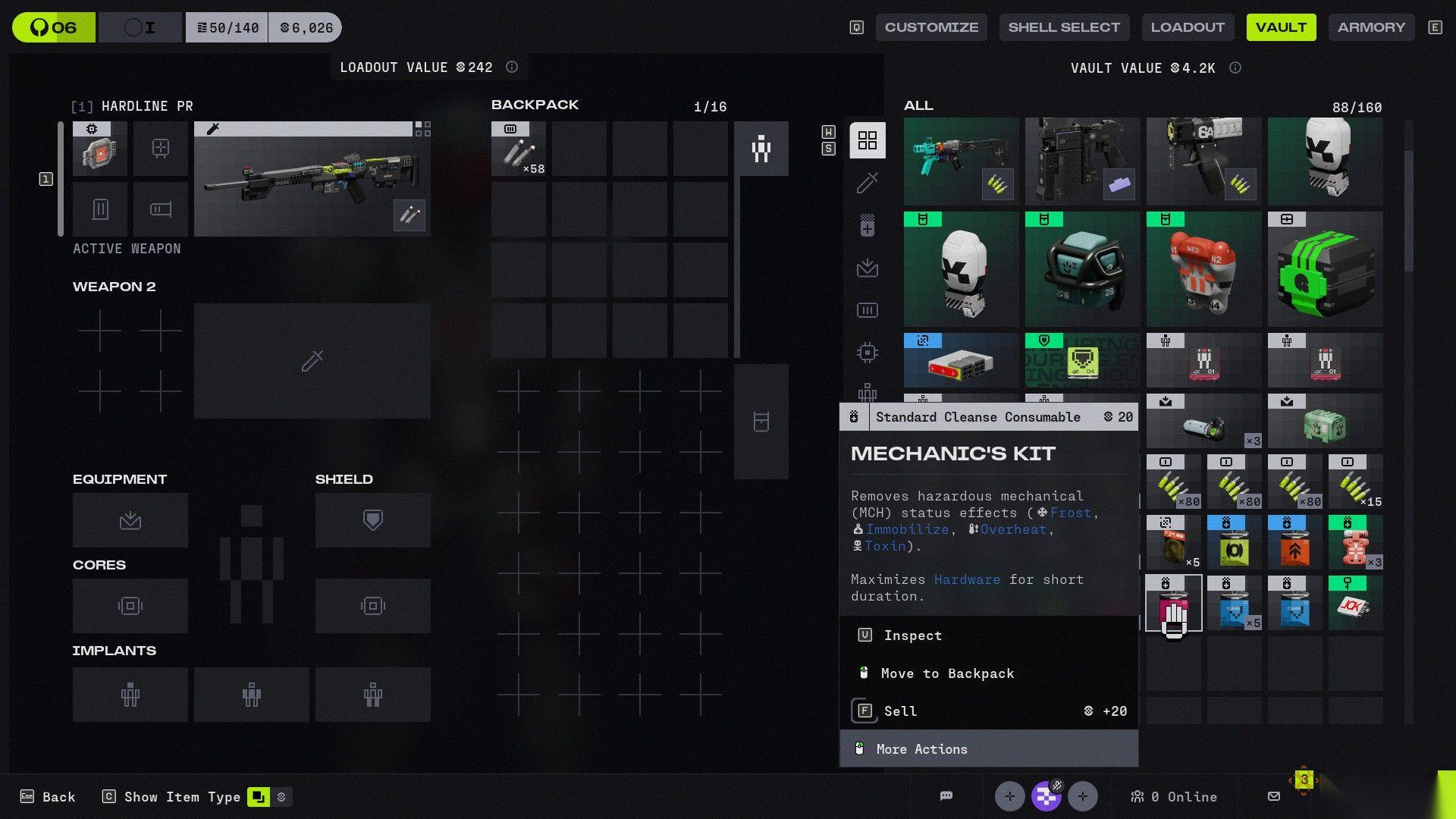Filter vault by all items grid icon
The height and width of the screenshot is (819, 1456).
pos(867,140)
